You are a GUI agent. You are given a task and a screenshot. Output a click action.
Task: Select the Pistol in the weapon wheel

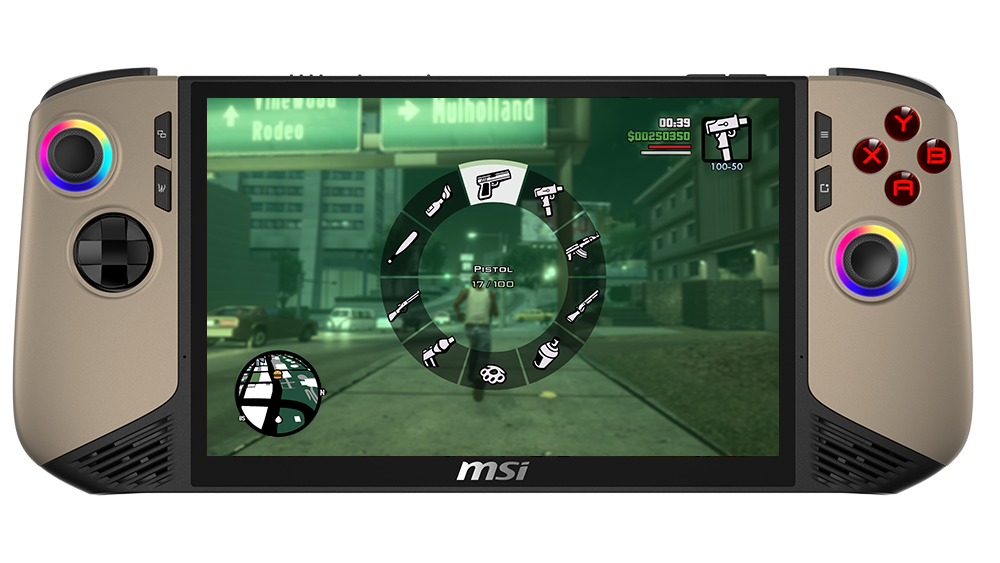point(492,184)
